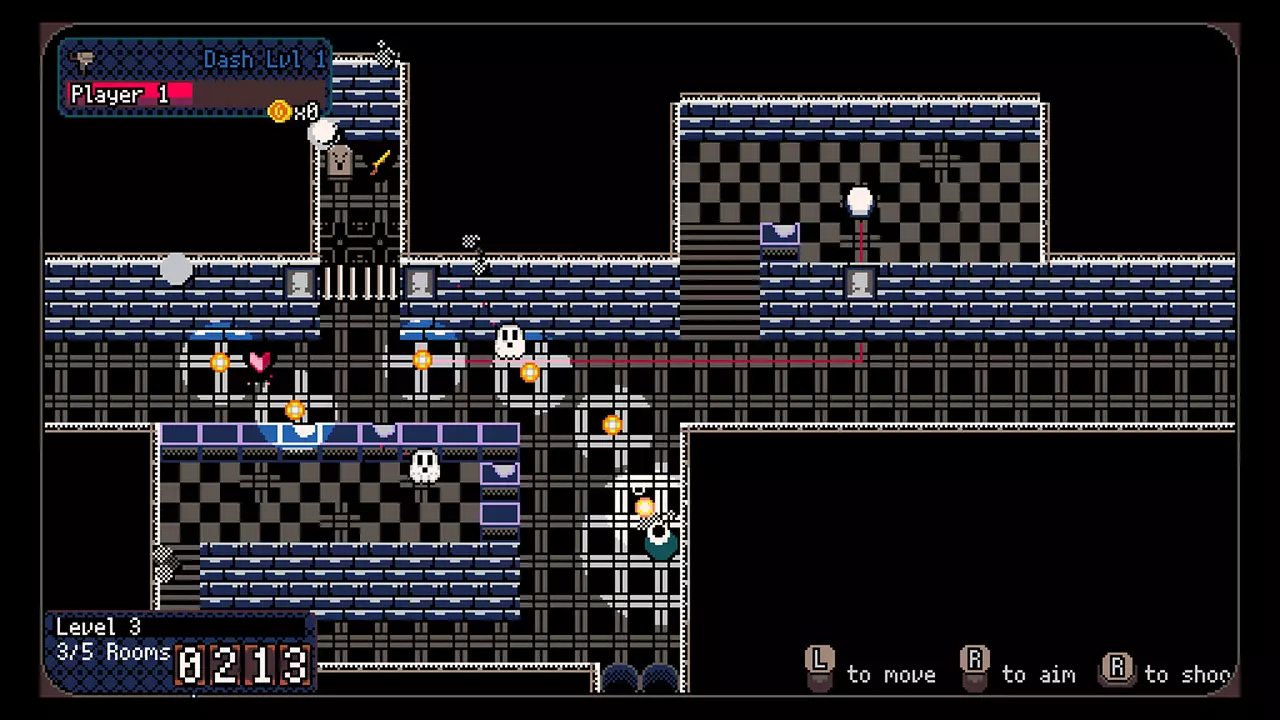
Task: Click the gold coin icon
Action: coord(280,111)
